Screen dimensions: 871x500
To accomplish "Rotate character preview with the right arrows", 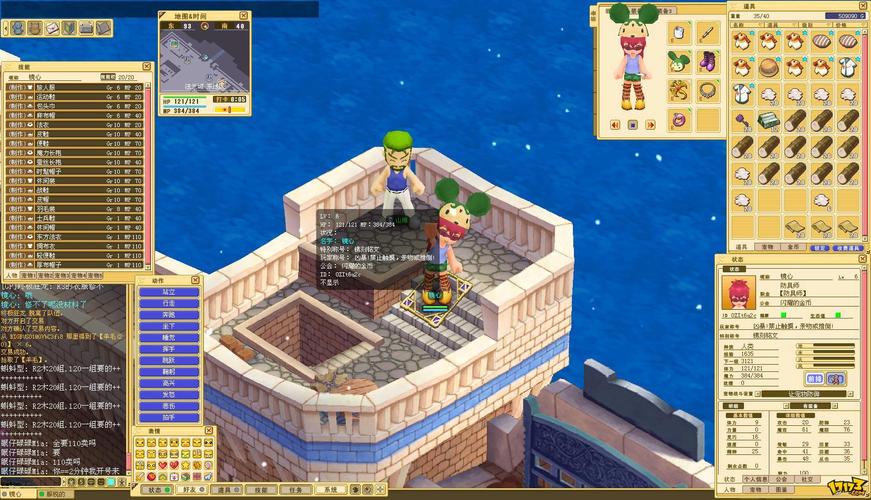I will pos(650,125).
